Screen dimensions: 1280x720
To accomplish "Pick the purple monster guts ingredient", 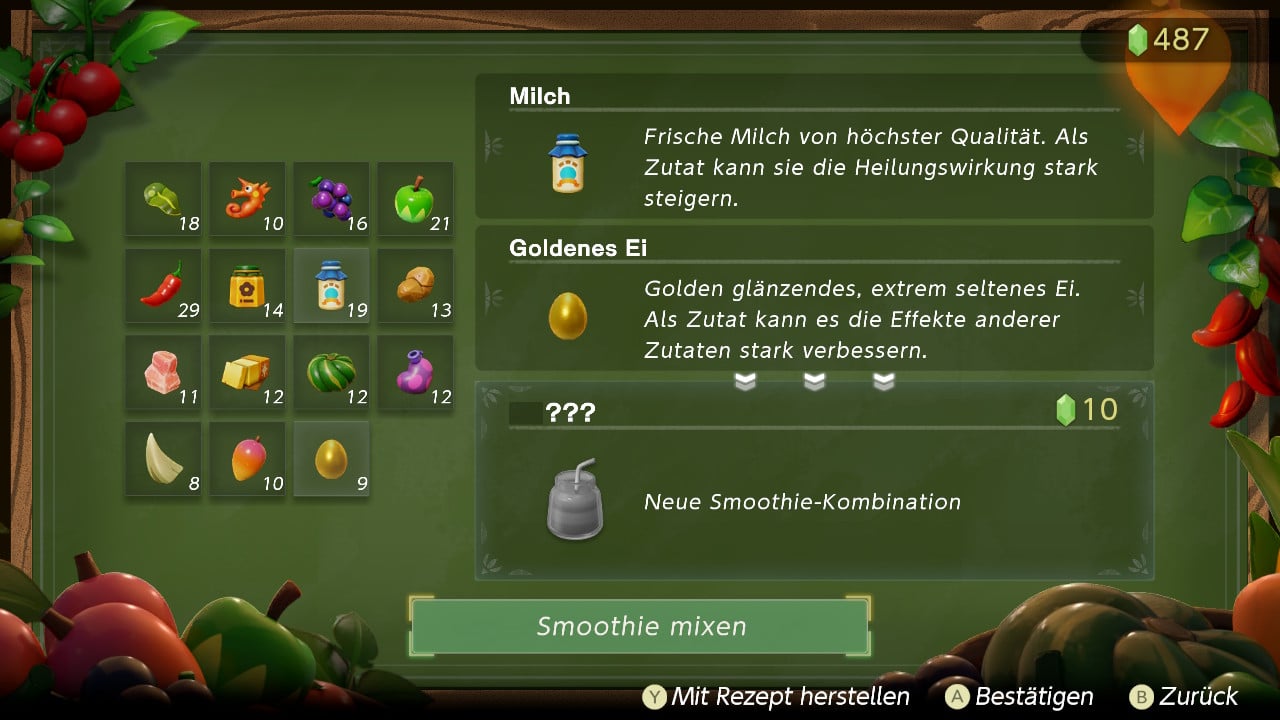I will pyautogui.click(x=415, y=372).
